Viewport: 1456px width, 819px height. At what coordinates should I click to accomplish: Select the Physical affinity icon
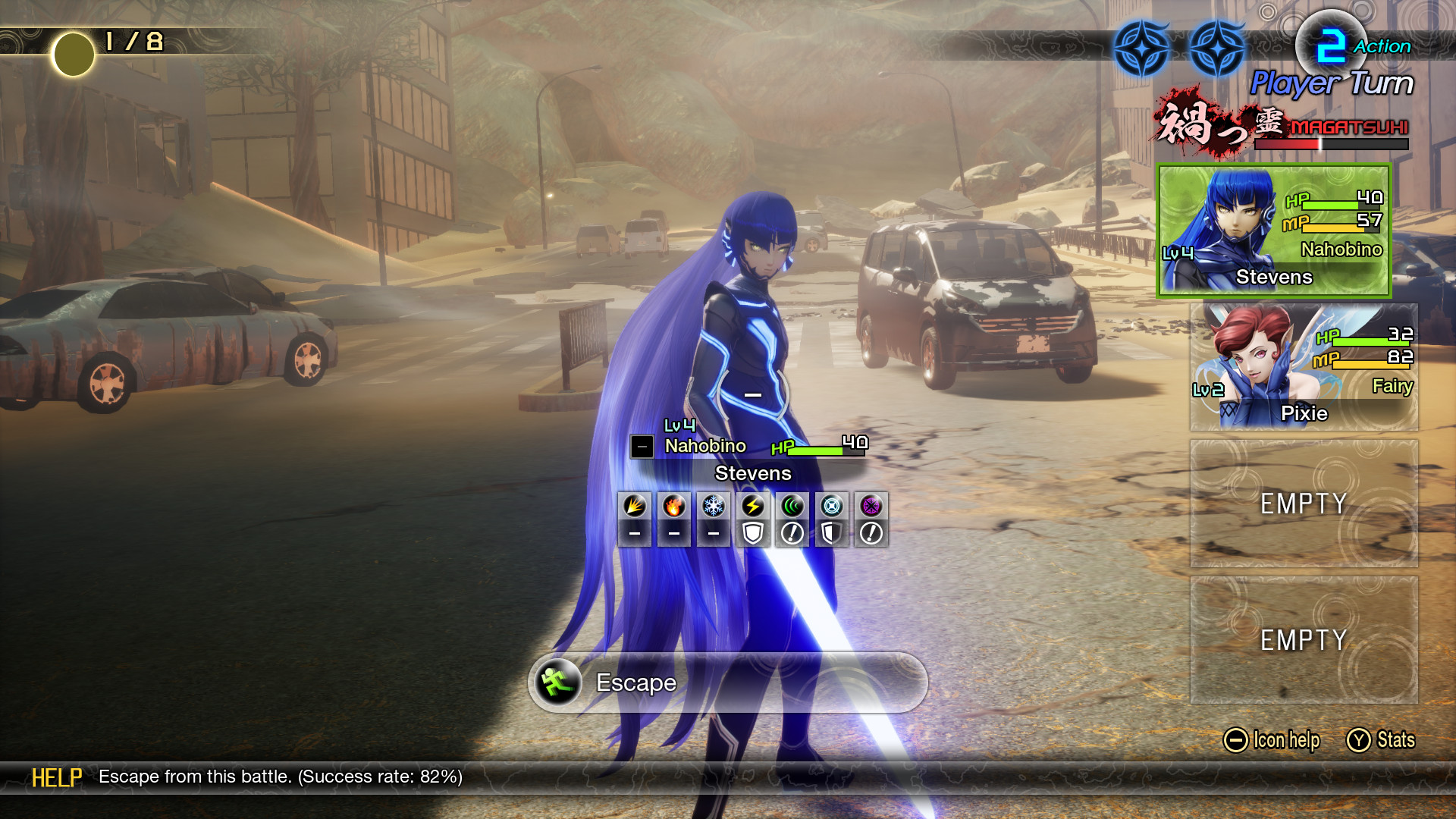tap(634, 507)
